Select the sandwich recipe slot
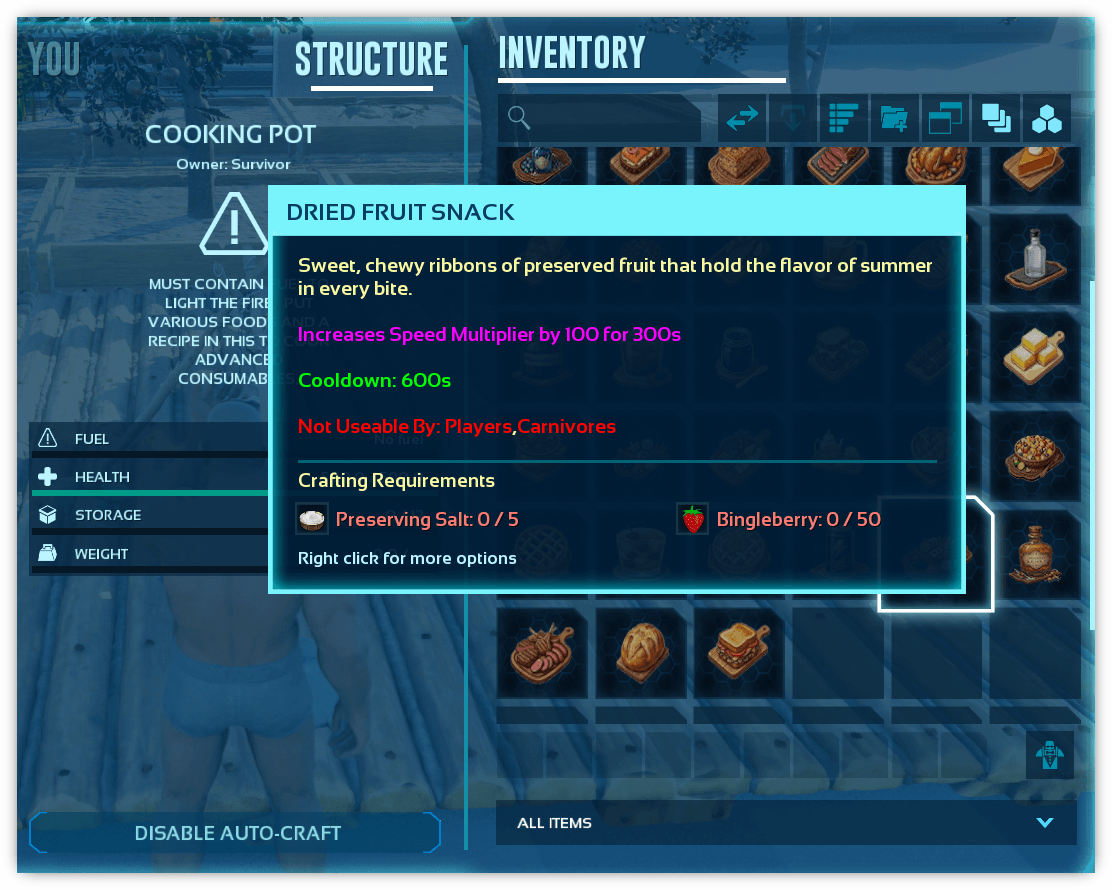1112x890 pixels. (743, 653)
